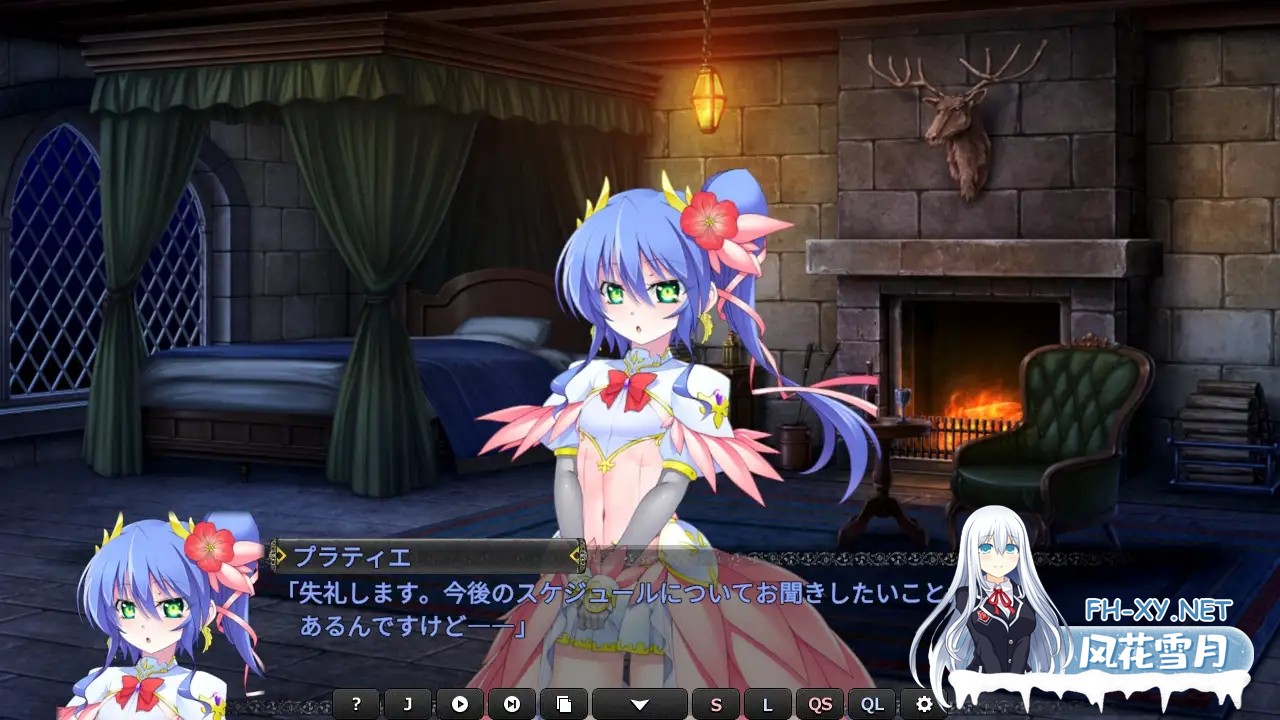Perform a quick load with QL
Image resolution: width=1280 pixels, height=720 pixels.
pyautogui.click(x=872, y=705)
